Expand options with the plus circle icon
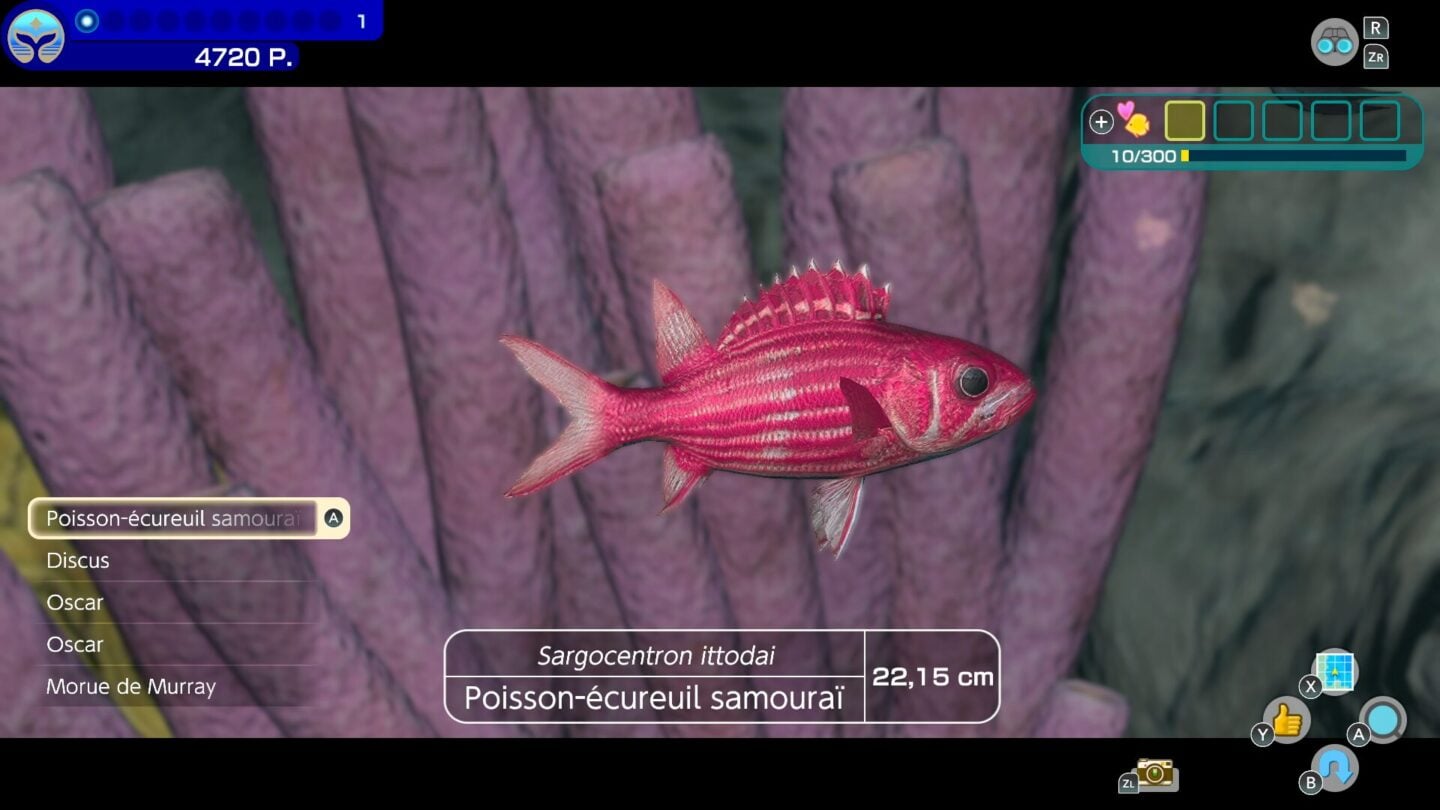This screenshot has height=810, width=1440. click(1101, 121)
